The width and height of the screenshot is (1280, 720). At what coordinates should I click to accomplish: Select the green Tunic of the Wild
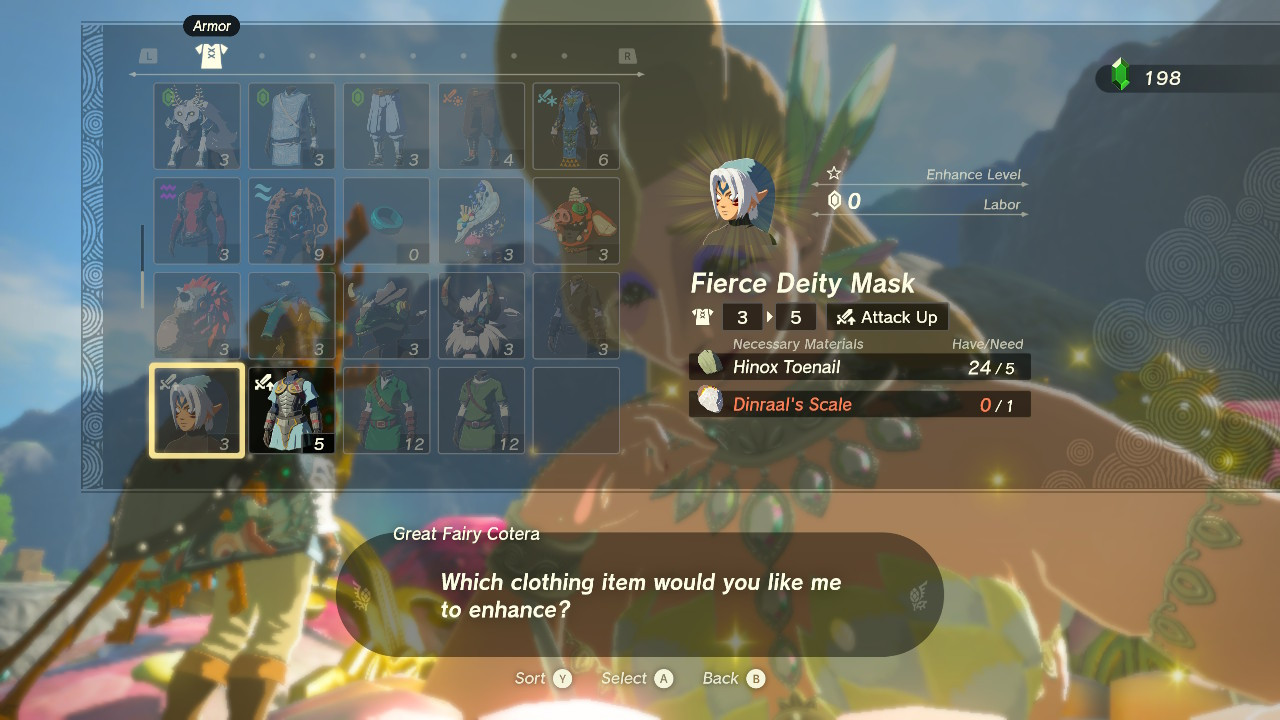coord(386,410)
